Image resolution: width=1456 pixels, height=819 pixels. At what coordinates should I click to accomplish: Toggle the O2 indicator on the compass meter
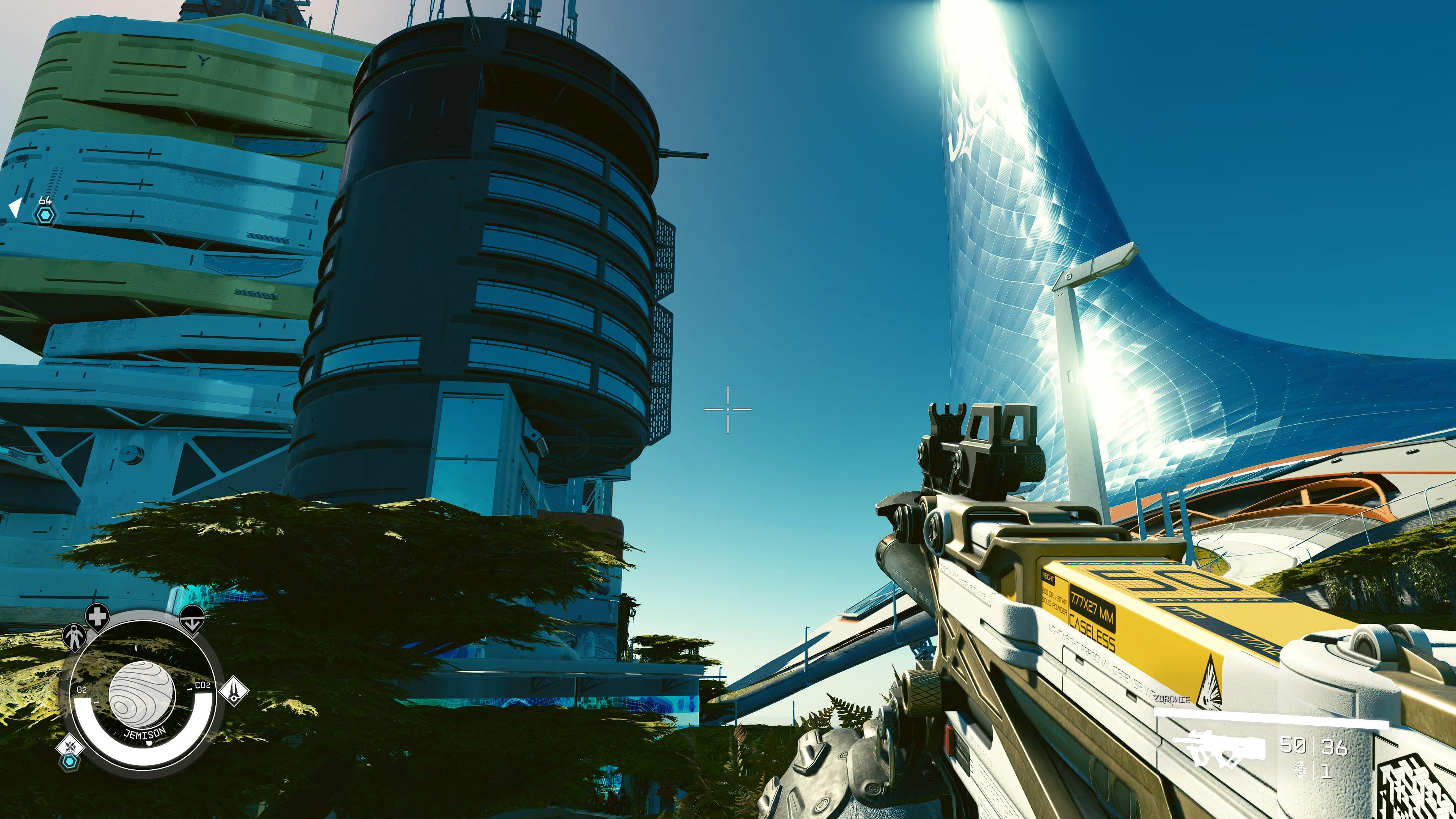(x=83, y=689)
